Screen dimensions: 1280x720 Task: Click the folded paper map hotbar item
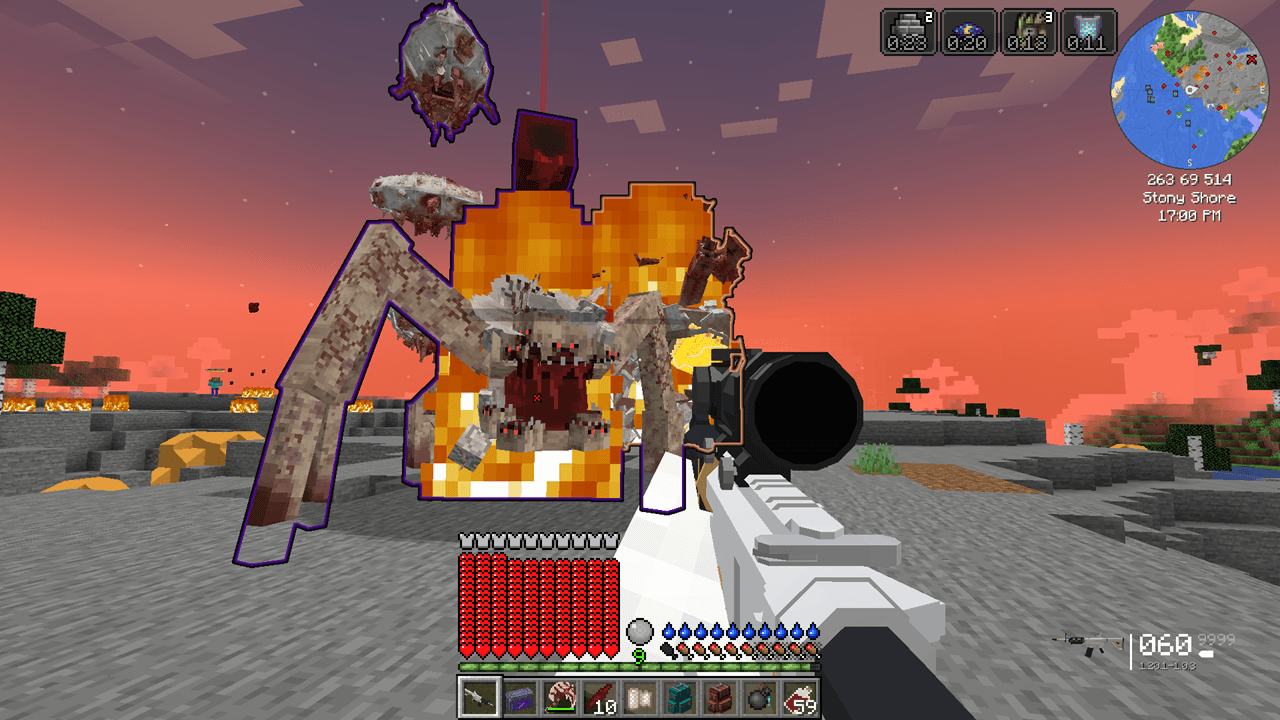point(639,697)
